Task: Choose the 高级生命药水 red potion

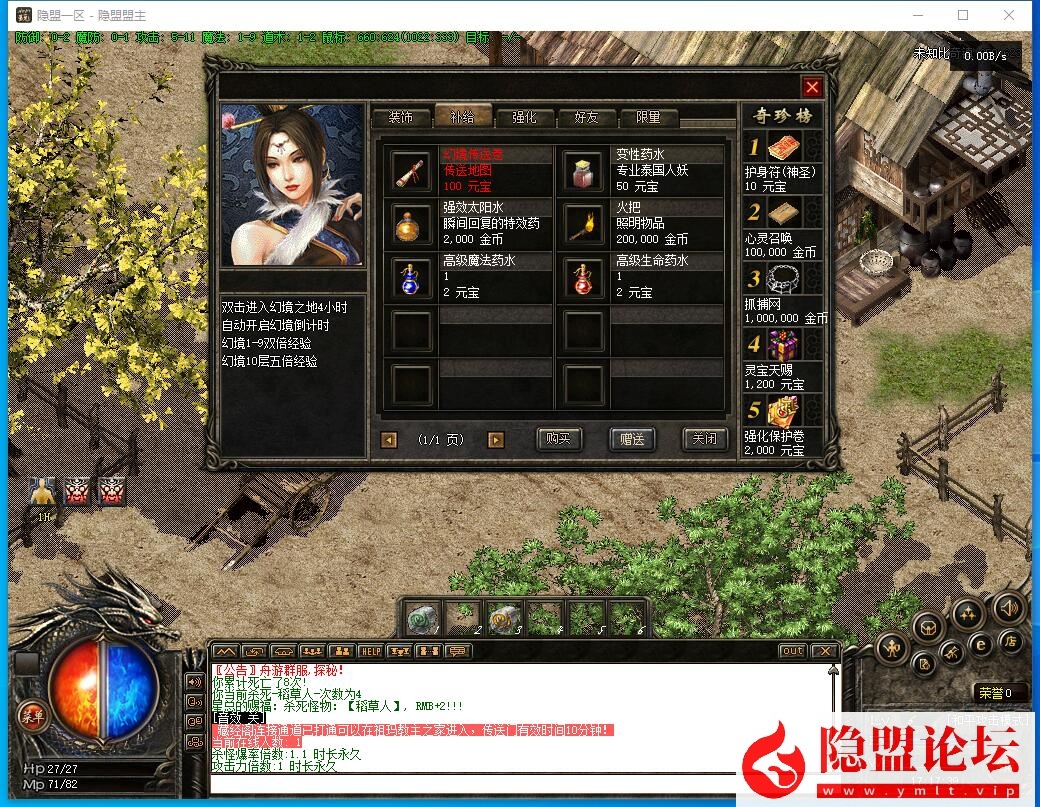Action: (583, 277)
